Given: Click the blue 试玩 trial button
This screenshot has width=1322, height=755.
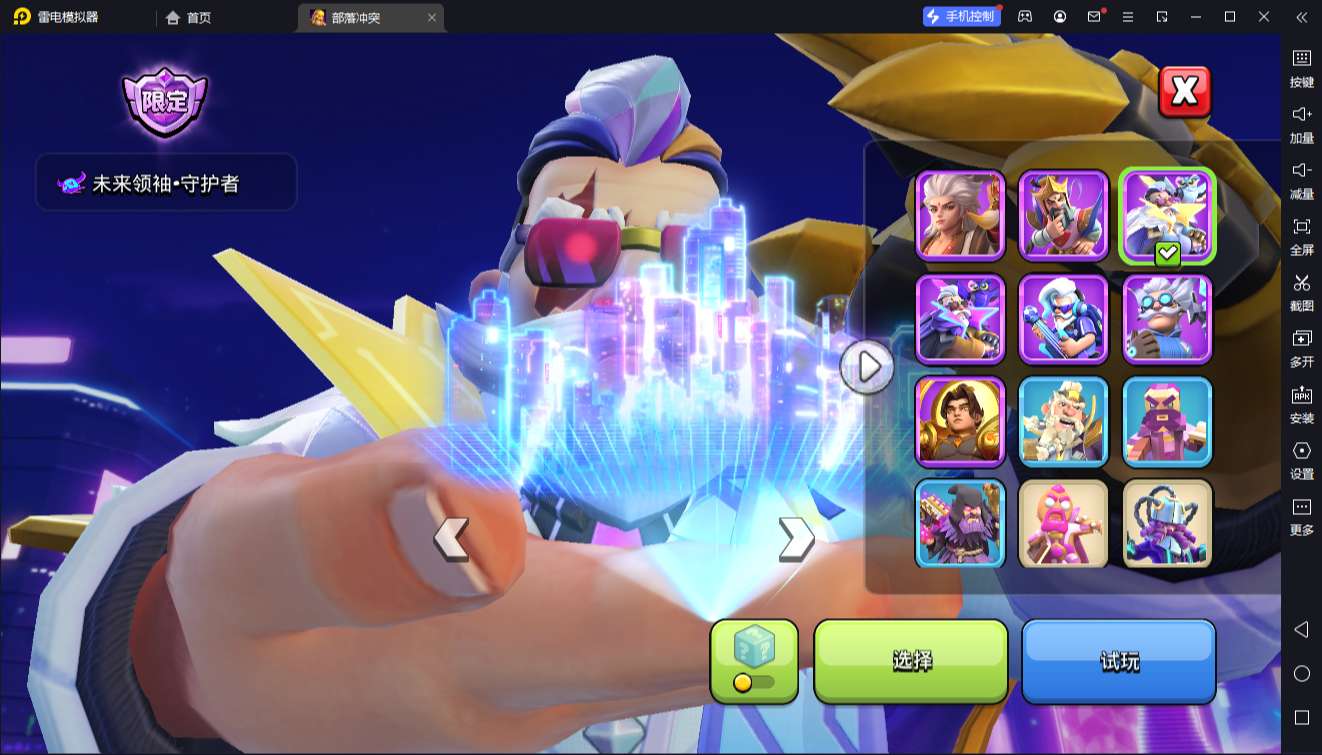Looking at the screenshot, I should (x=1119, y=660).
